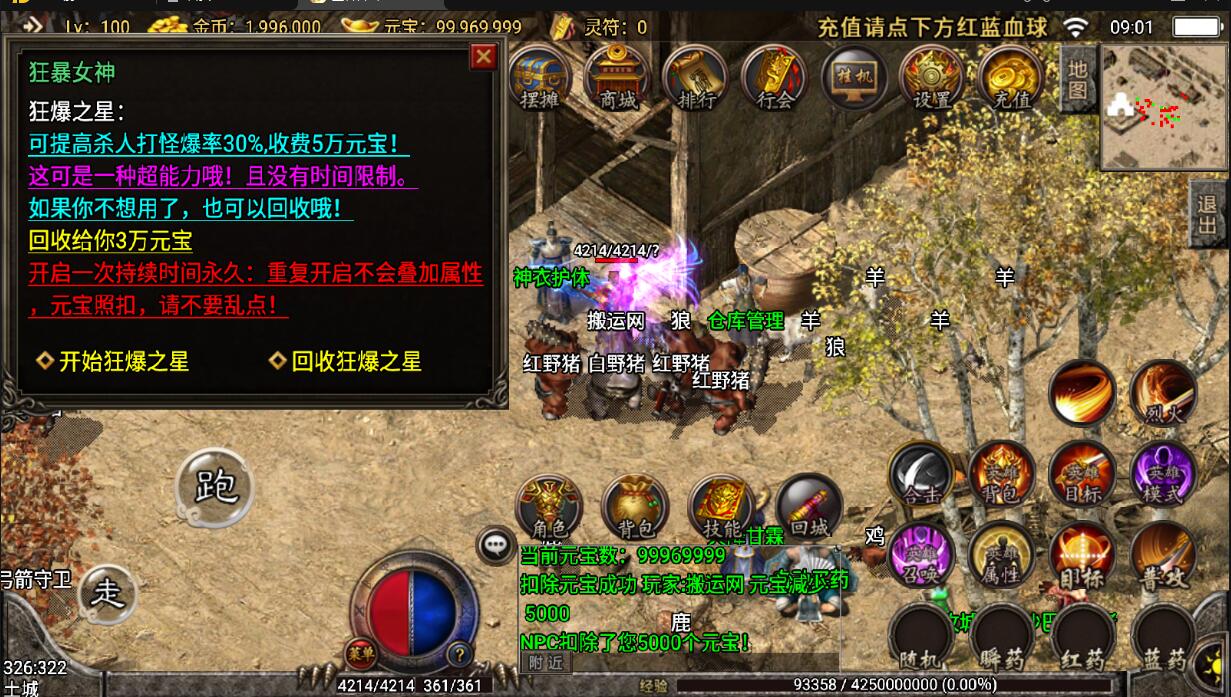1231x697 pixels.
Task: Activate the 烈火 skill
Action: [1163, 393]
